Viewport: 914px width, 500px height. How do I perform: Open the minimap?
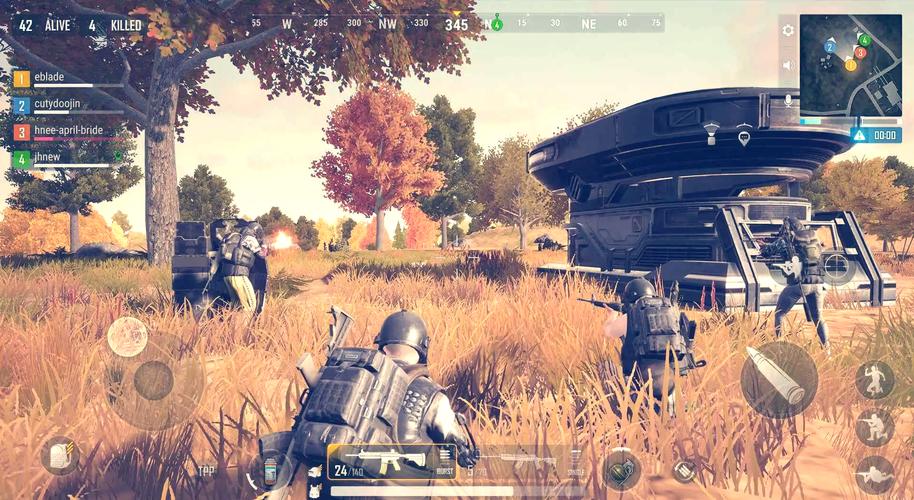click(850, 65)
